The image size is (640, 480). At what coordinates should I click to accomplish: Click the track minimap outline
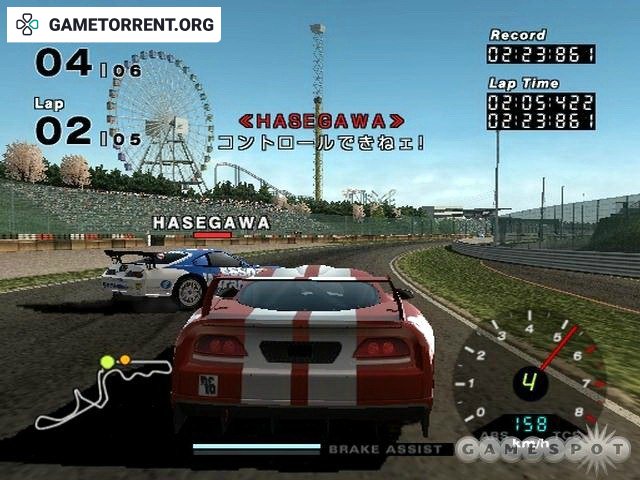point(98,390)
